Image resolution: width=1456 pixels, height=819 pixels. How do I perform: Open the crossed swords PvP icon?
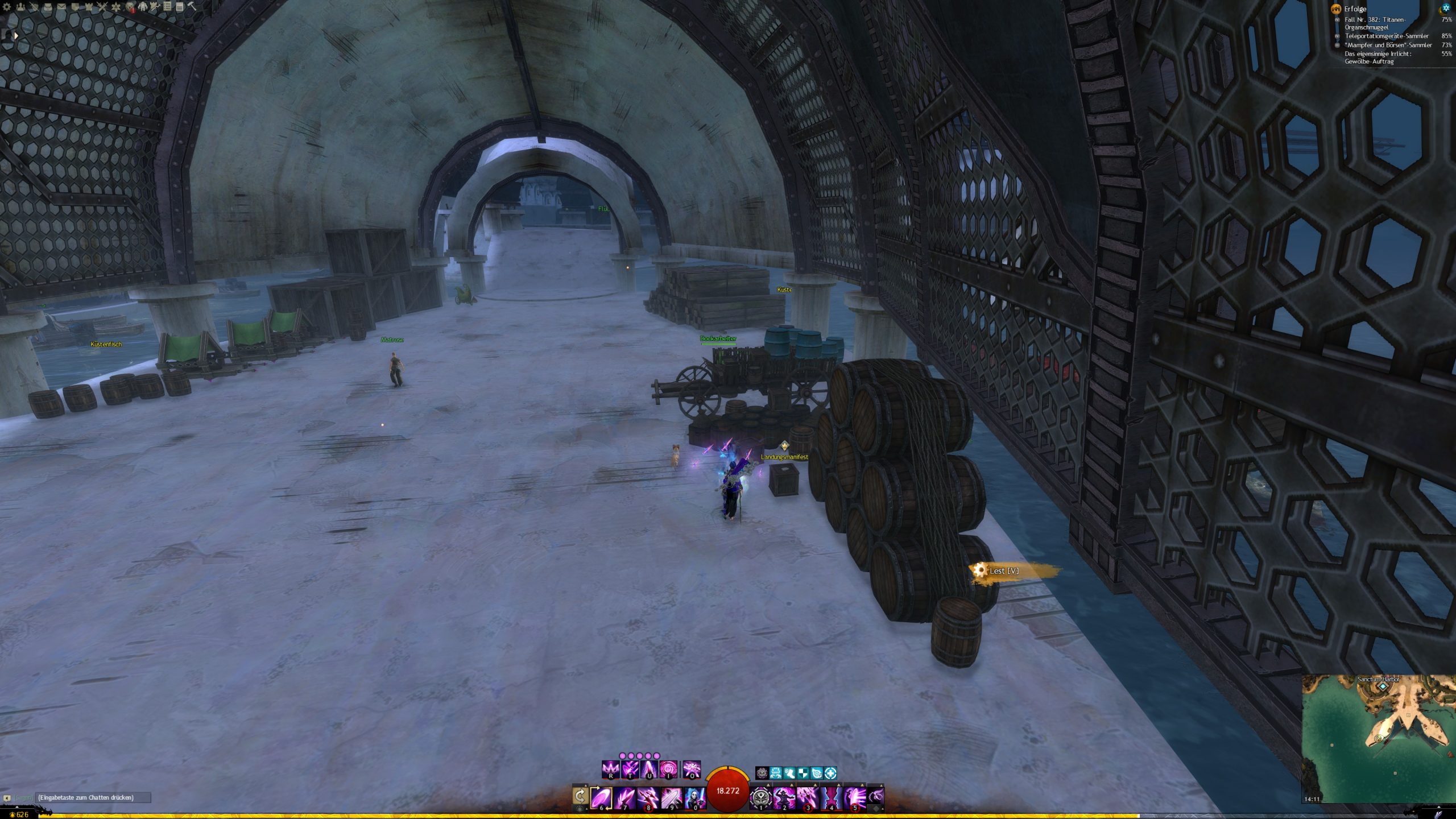click(x=102, y=7)
